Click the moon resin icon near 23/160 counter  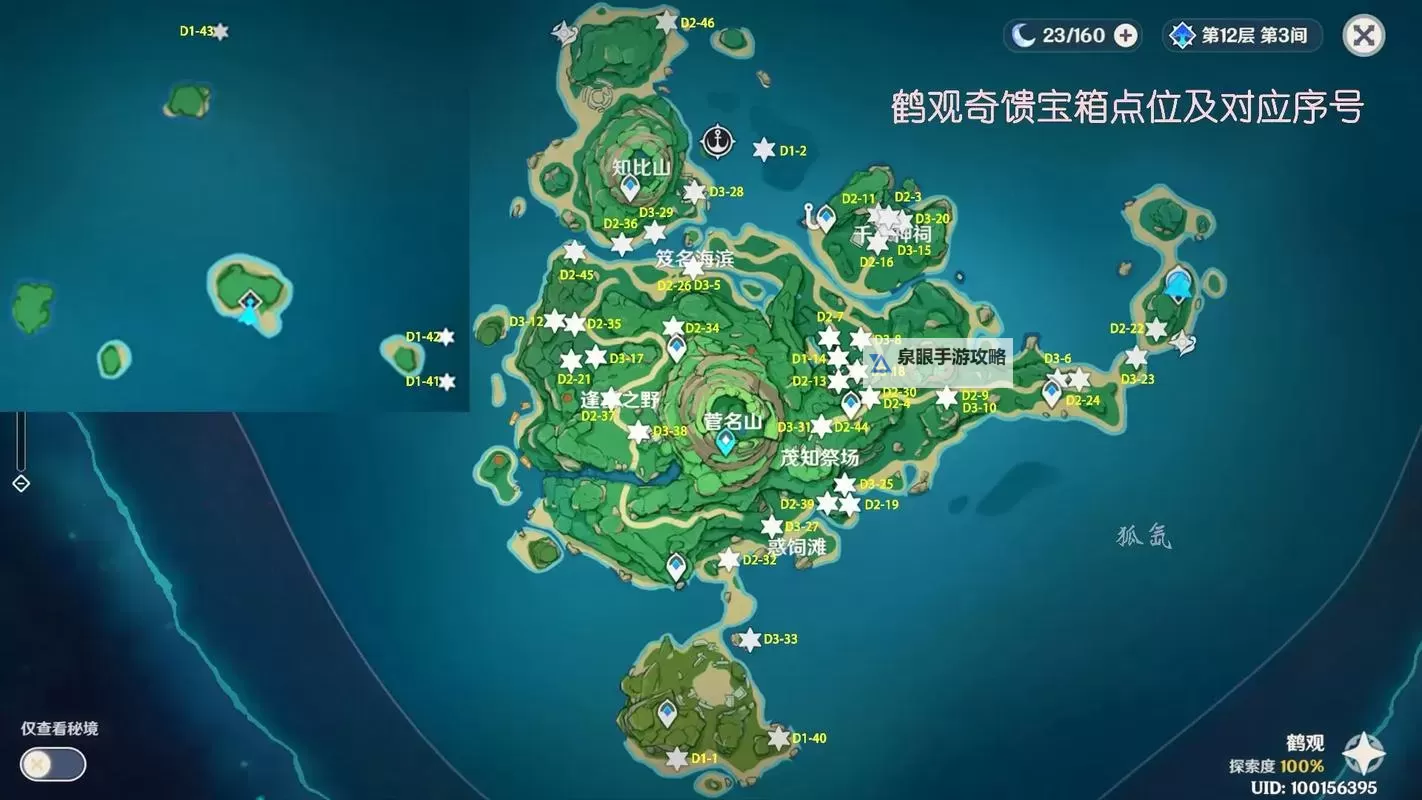point(1021,35)
